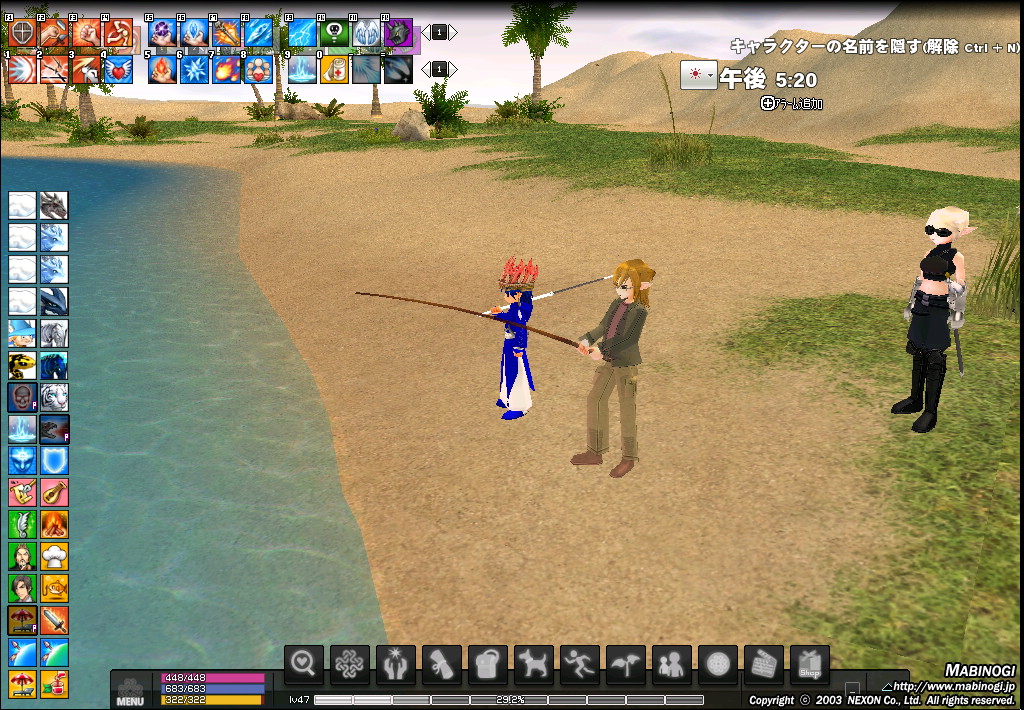
Task: Activate the green skull skill icon
Action: pyautogui.click(x=334, y=33)
